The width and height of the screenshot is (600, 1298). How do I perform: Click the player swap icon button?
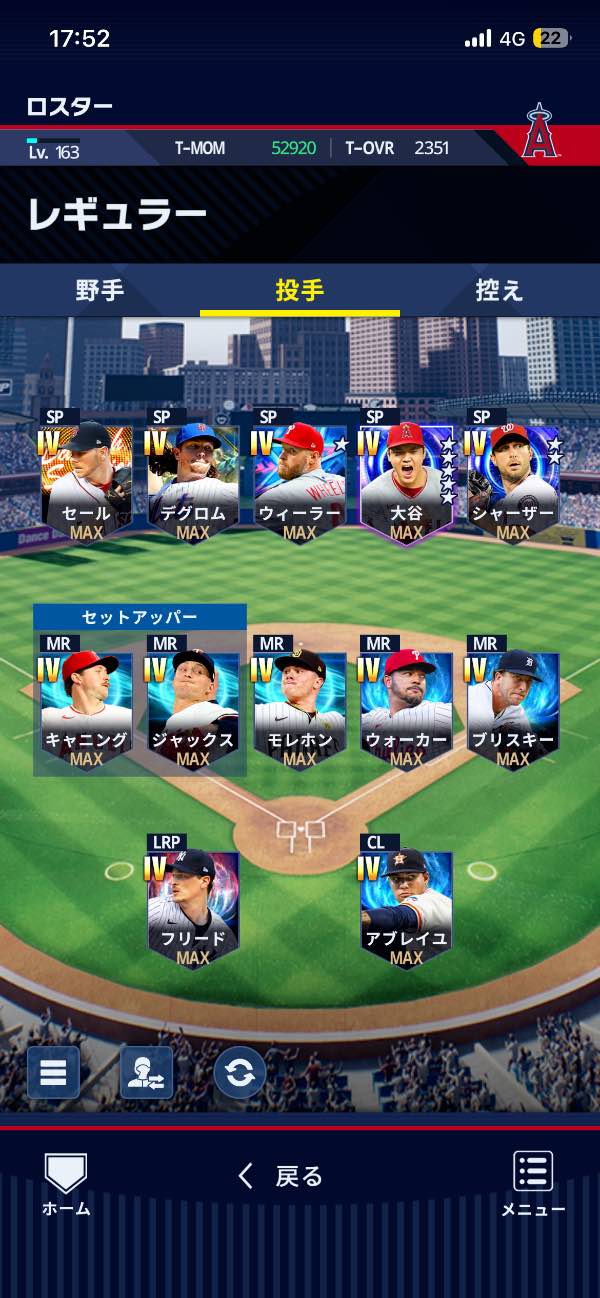pyautogui.click(x=146, y=1072)
